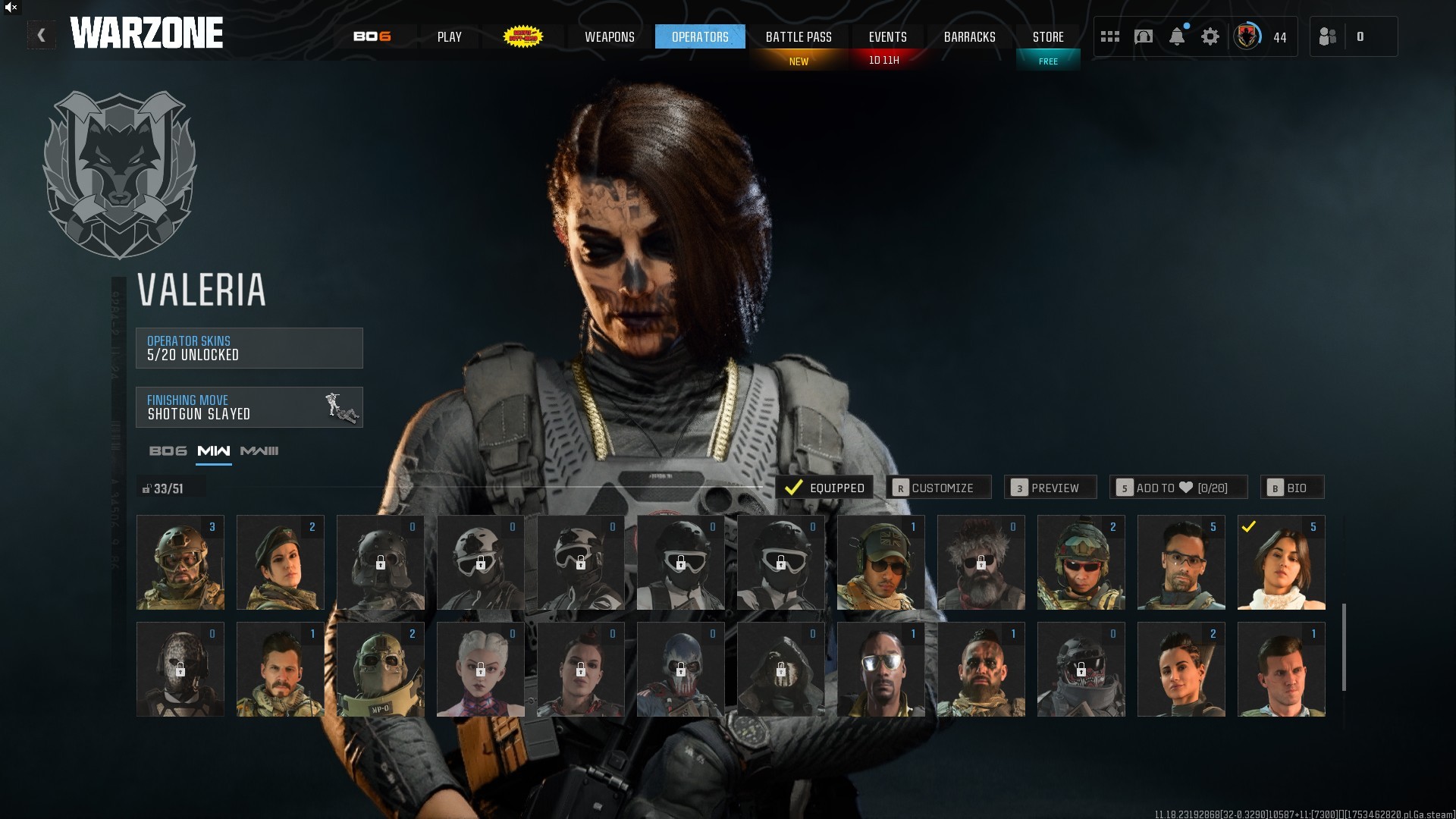1456x819 pixels.
Task: View the operator Bio
Action: (1292, 488)
